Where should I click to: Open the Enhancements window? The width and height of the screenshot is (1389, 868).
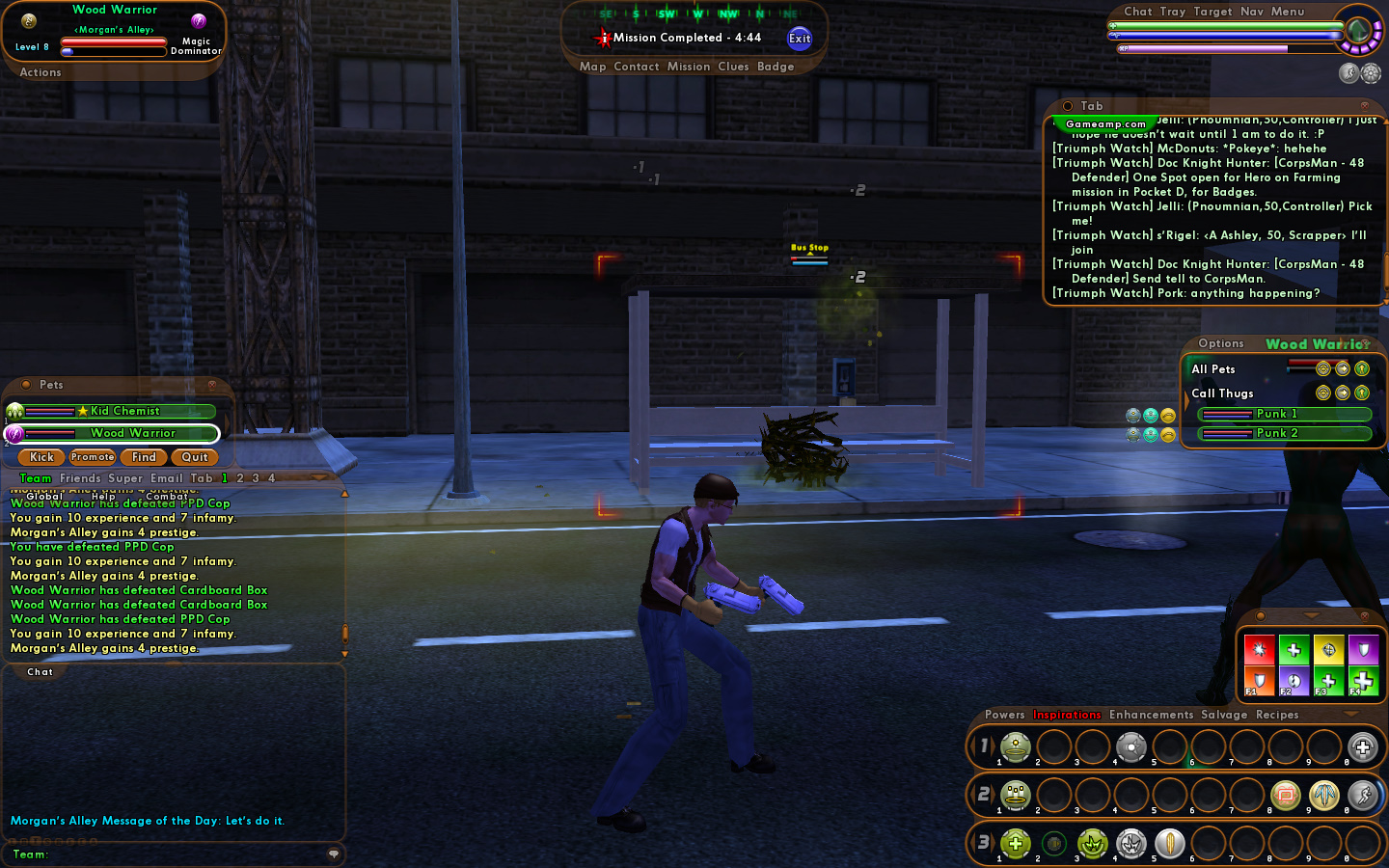tap(1151, 715)
